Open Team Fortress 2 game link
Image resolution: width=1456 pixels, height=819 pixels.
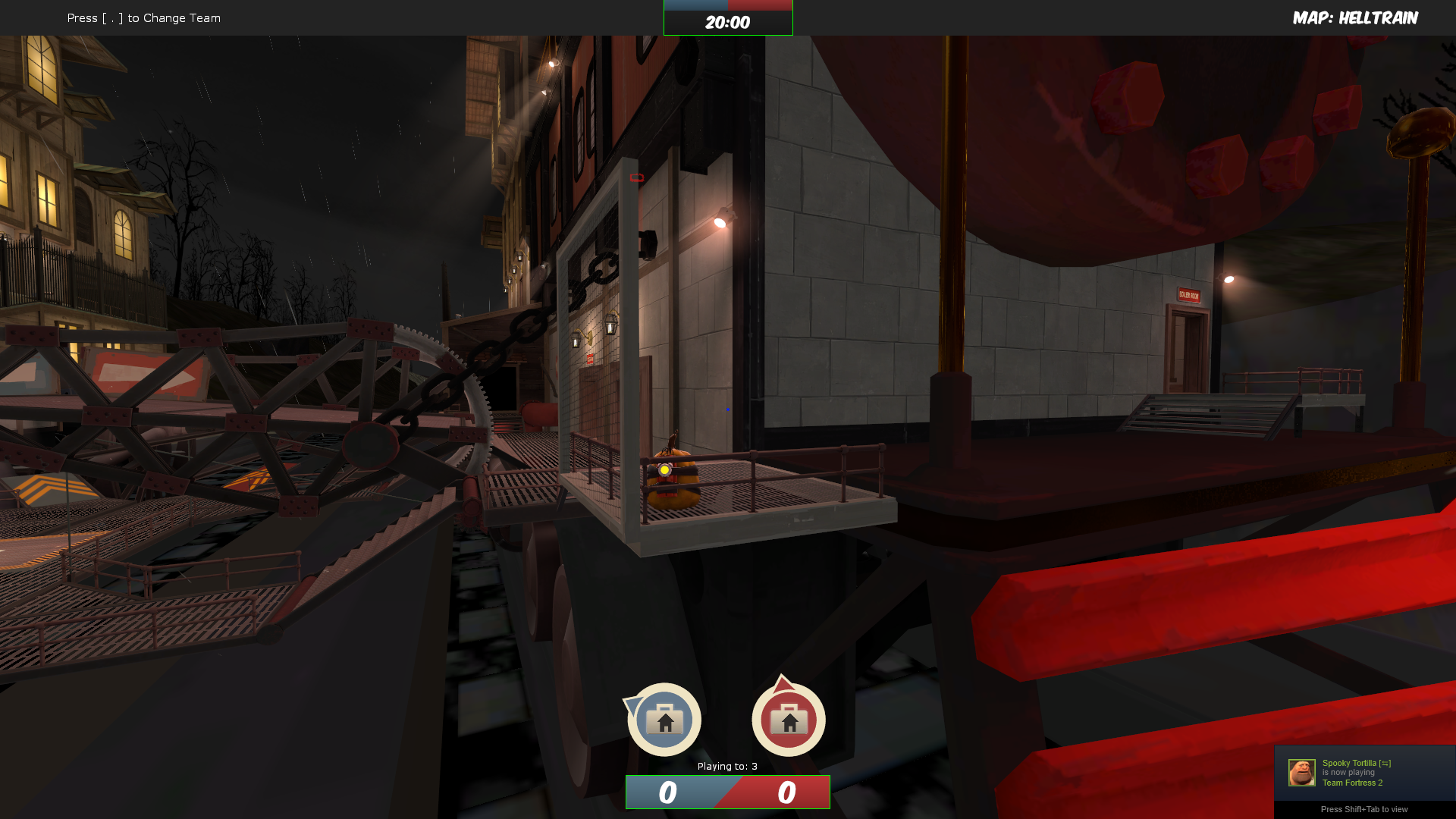tap(1353, 782)
